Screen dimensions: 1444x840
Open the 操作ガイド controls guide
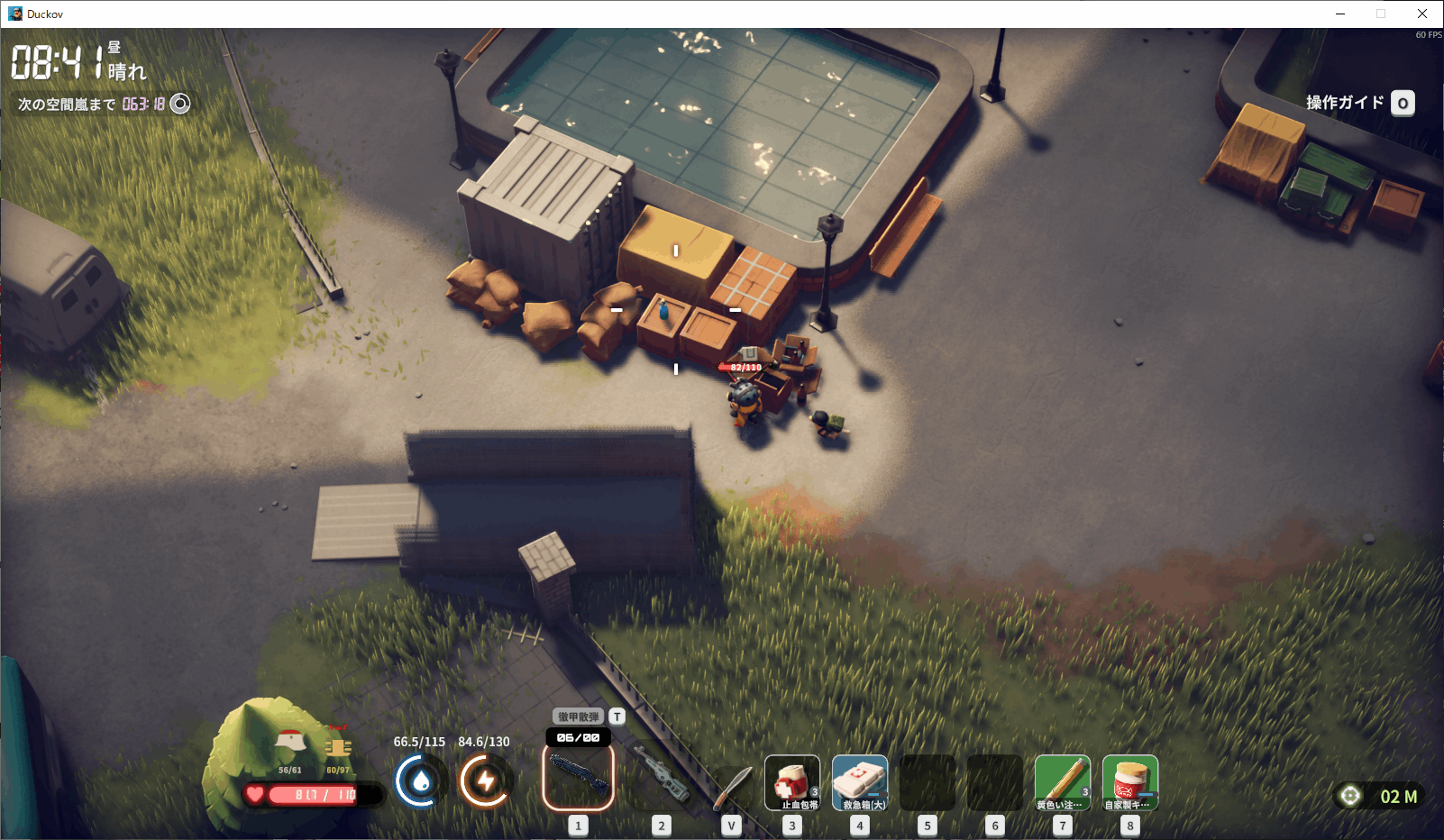(1359, 103)
